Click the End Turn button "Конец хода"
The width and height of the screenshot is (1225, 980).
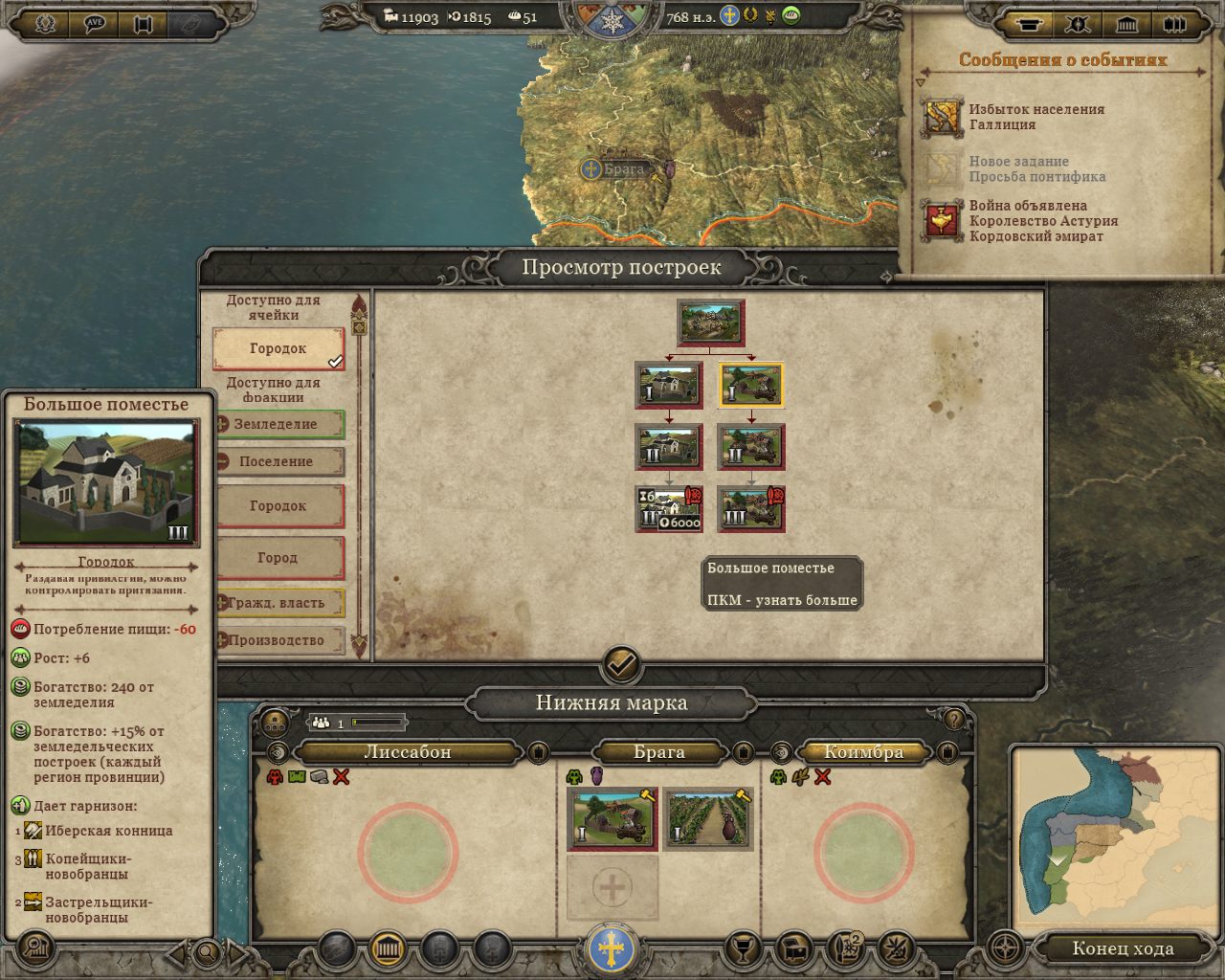(x=1122, y=948)
